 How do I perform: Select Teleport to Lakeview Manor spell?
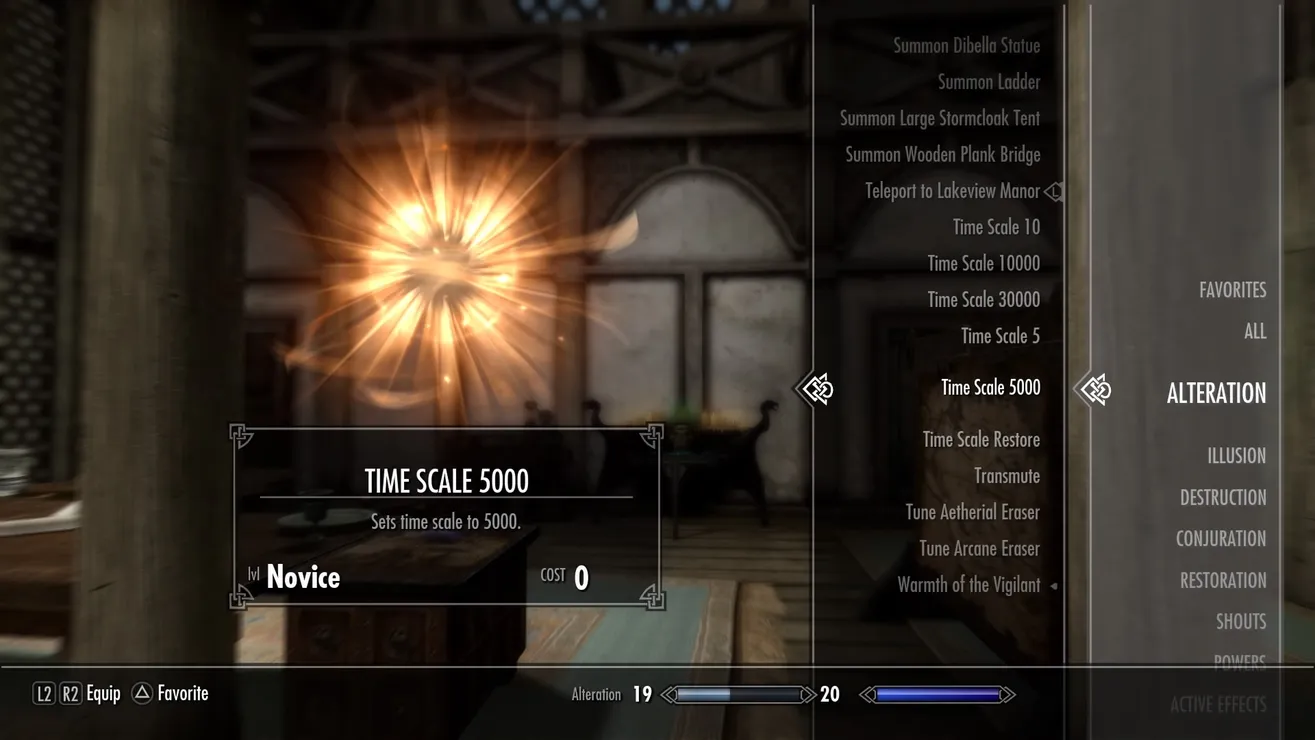[952, 191]
